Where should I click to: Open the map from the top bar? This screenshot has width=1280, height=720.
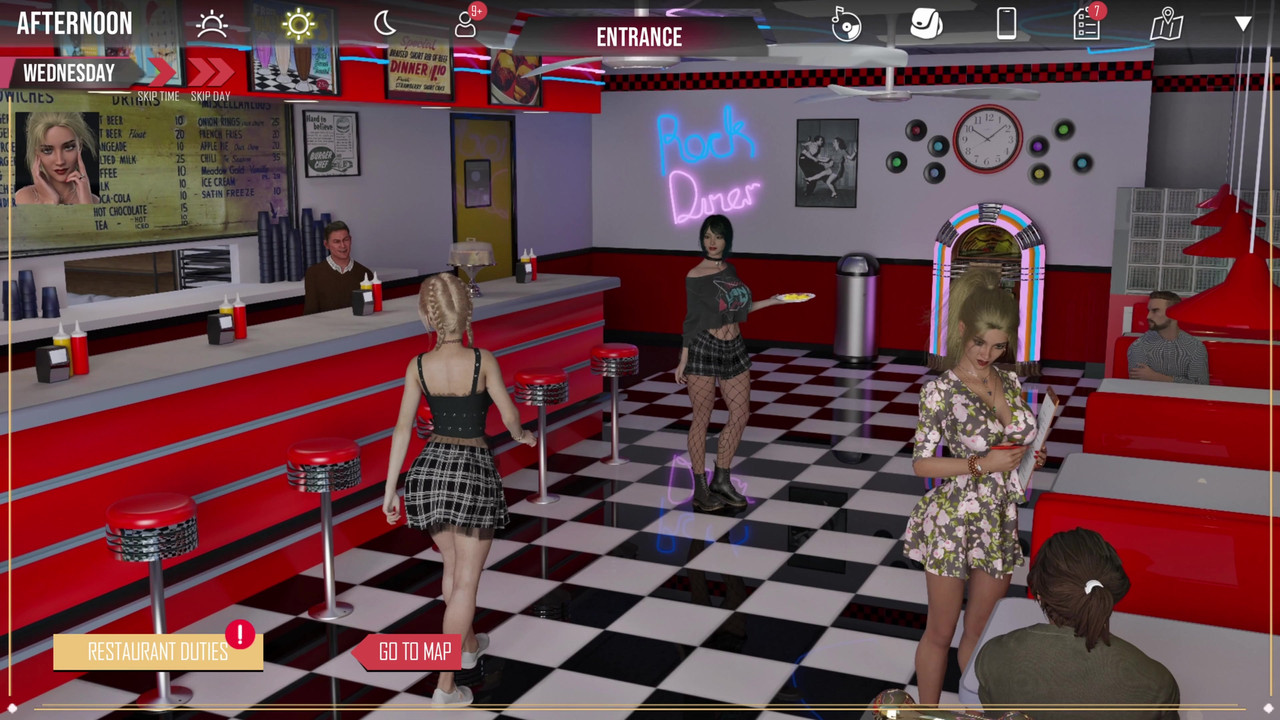tap(1166, 24)
